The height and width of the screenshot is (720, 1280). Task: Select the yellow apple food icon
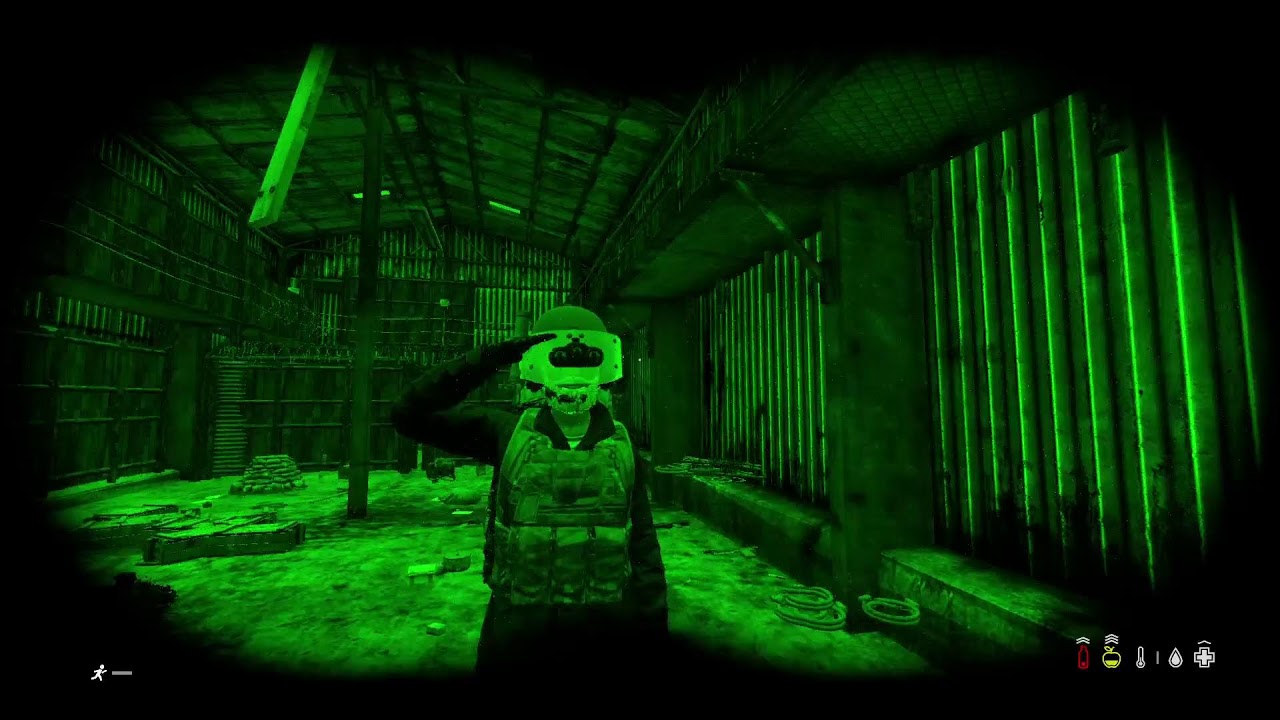tap(1111, 658)
